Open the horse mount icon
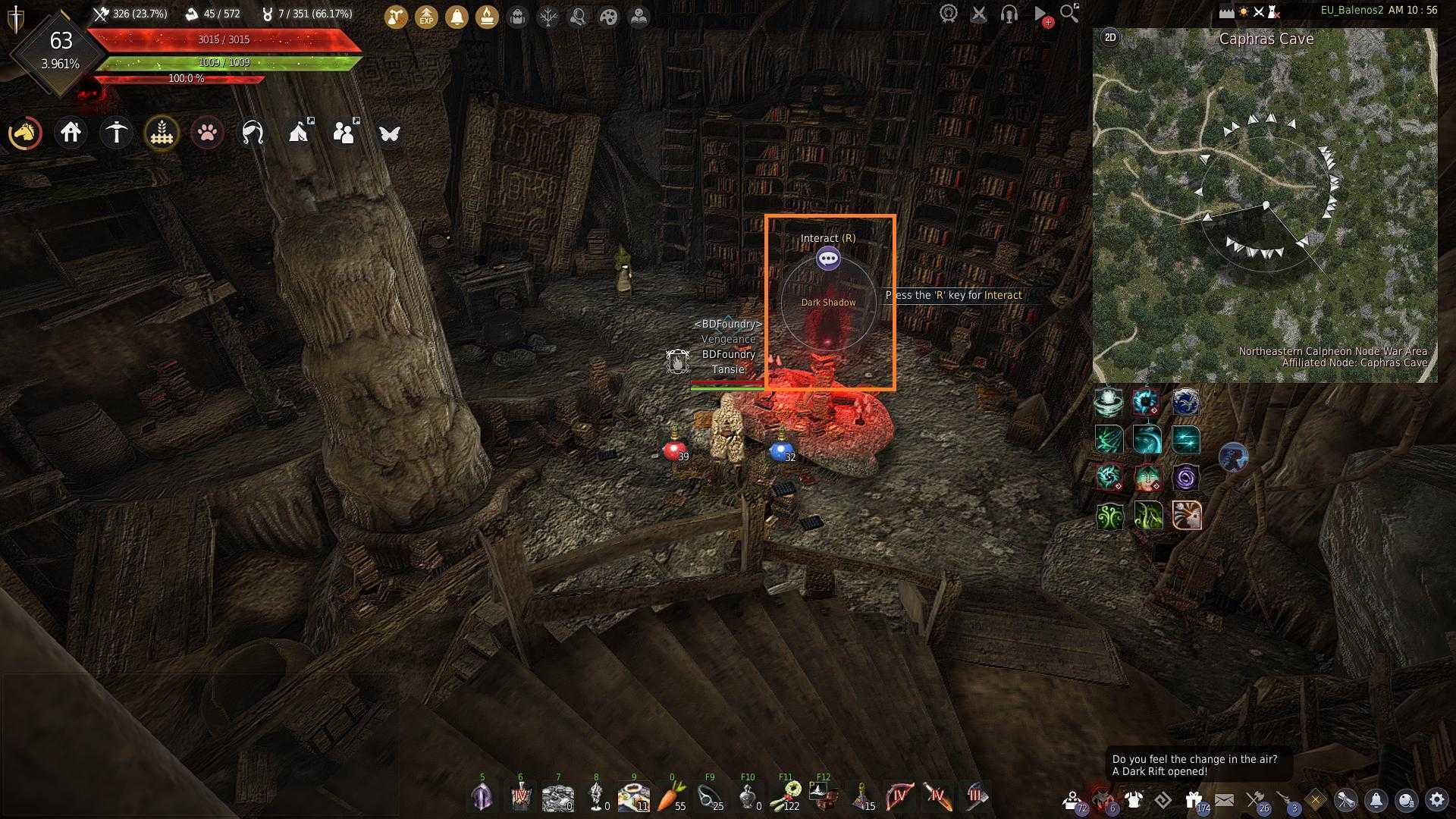Viewport: 1456px width, 819px height. tap(25, 133)
